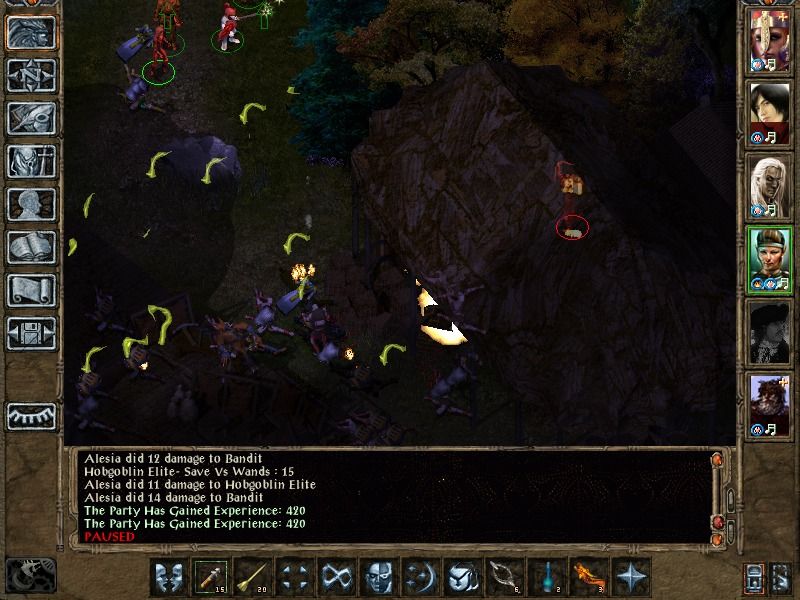This screenshot has width=800, height=600.
Task: Toggle pause with the bottom-left clock
Action: (x=30, y=574)
